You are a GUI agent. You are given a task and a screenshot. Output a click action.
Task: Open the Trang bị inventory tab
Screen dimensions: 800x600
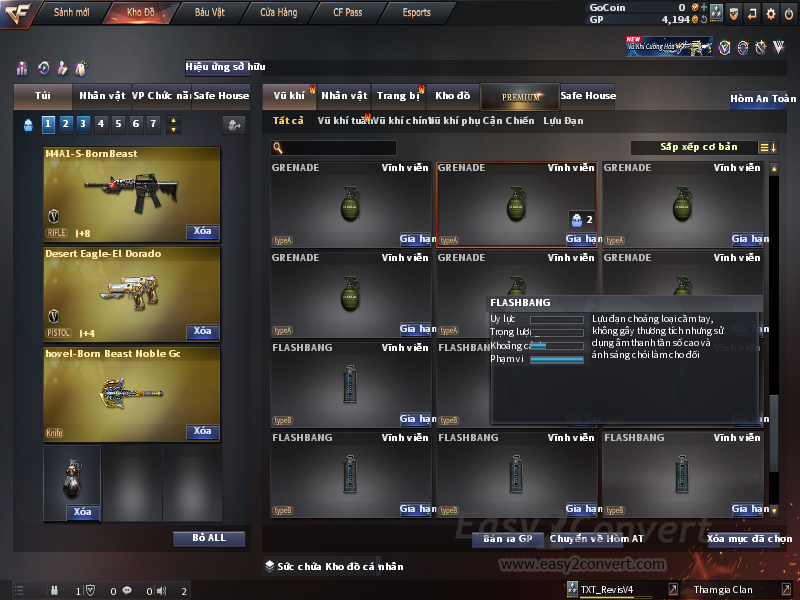coord(398,96)
